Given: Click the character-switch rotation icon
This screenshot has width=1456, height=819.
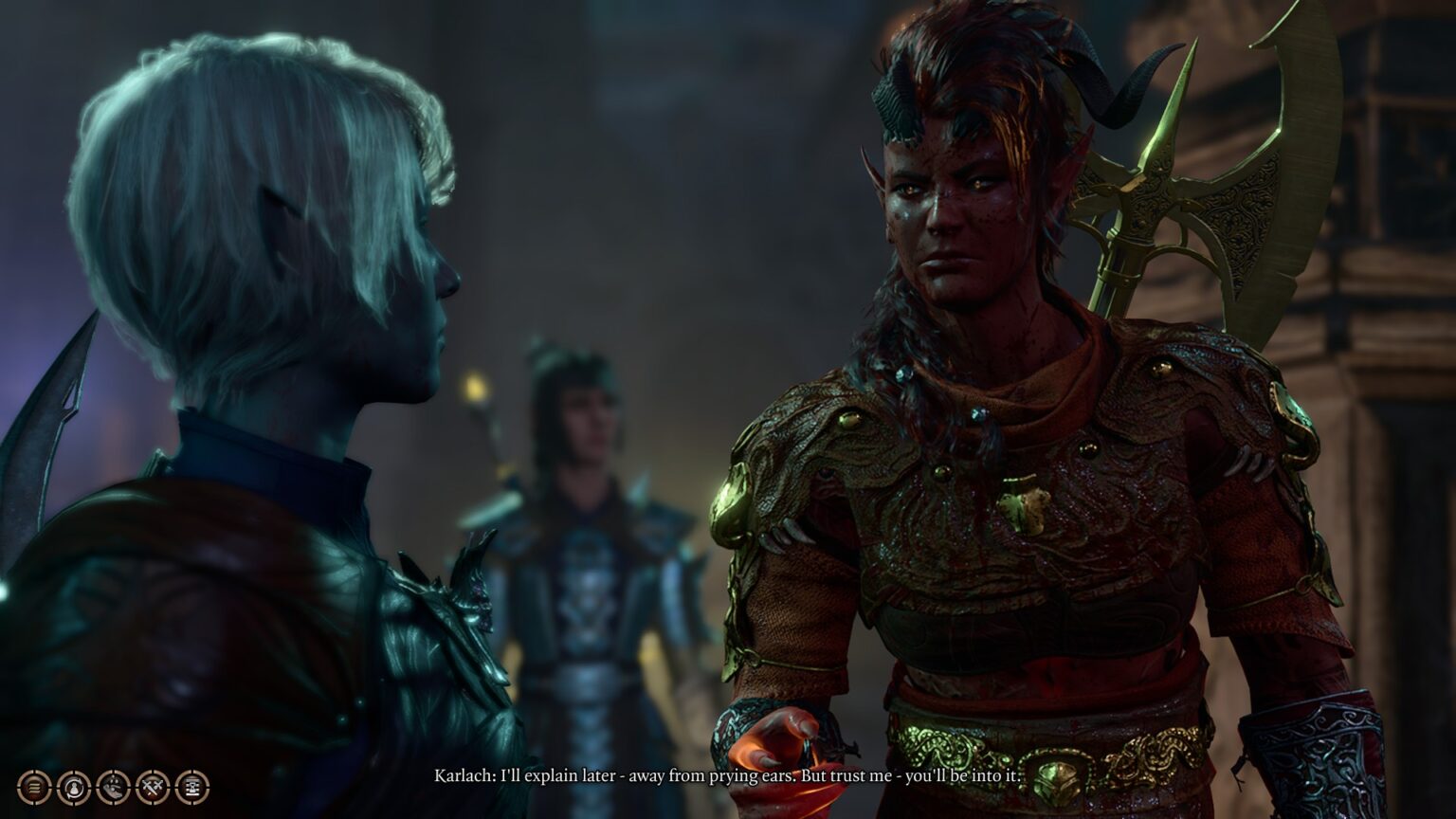Looking at the screenshot, I should click(x=73, y=787).
